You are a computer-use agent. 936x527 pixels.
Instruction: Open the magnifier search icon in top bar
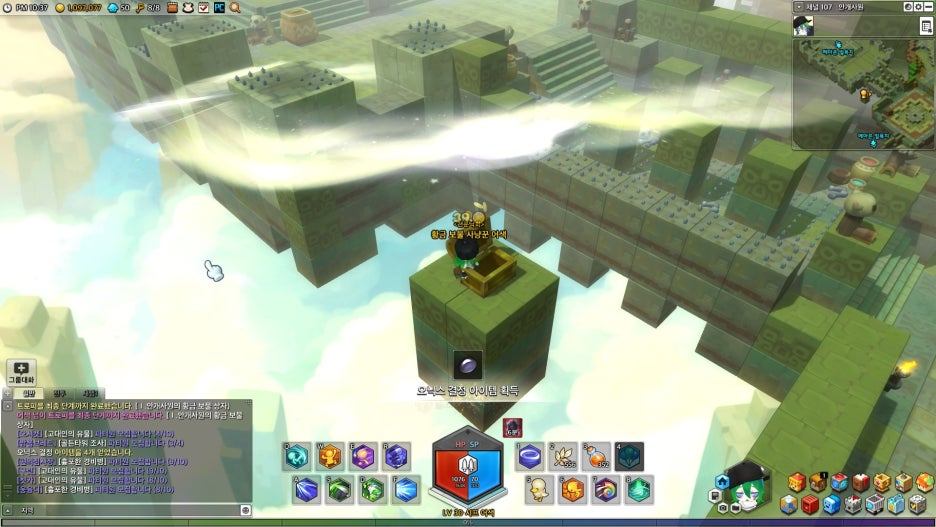pos(235,7)
